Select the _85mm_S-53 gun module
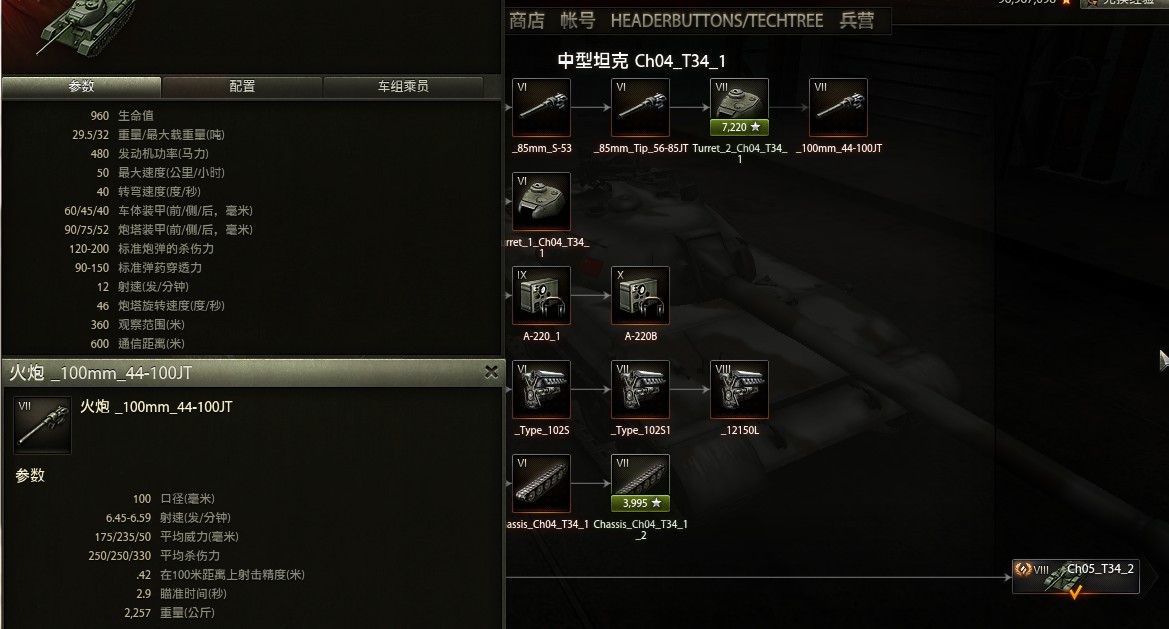This screenshot has height=629, width=1169. (541, 107)
